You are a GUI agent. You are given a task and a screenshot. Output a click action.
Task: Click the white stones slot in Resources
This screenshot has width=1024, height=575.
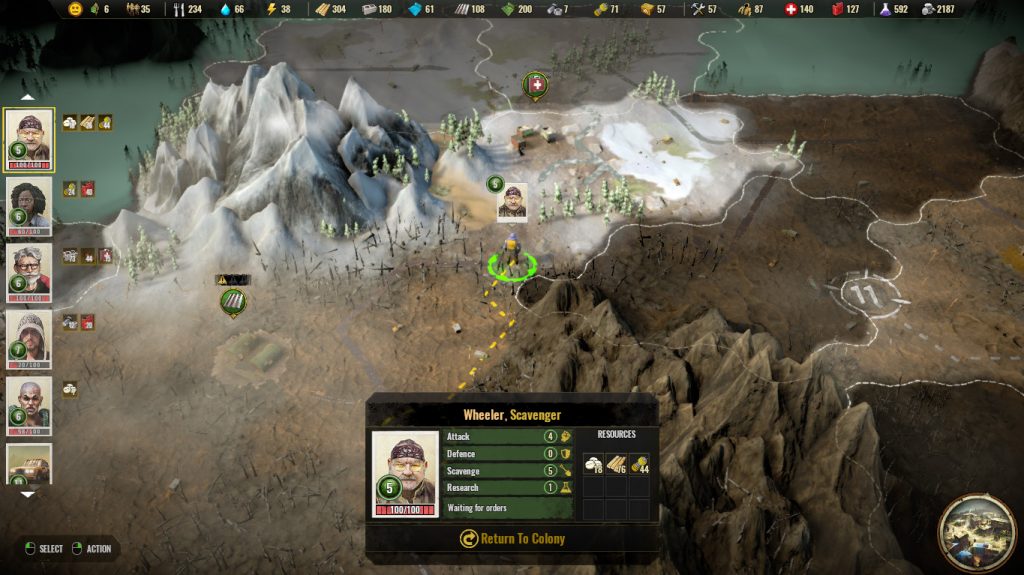(x=594, y=463)
